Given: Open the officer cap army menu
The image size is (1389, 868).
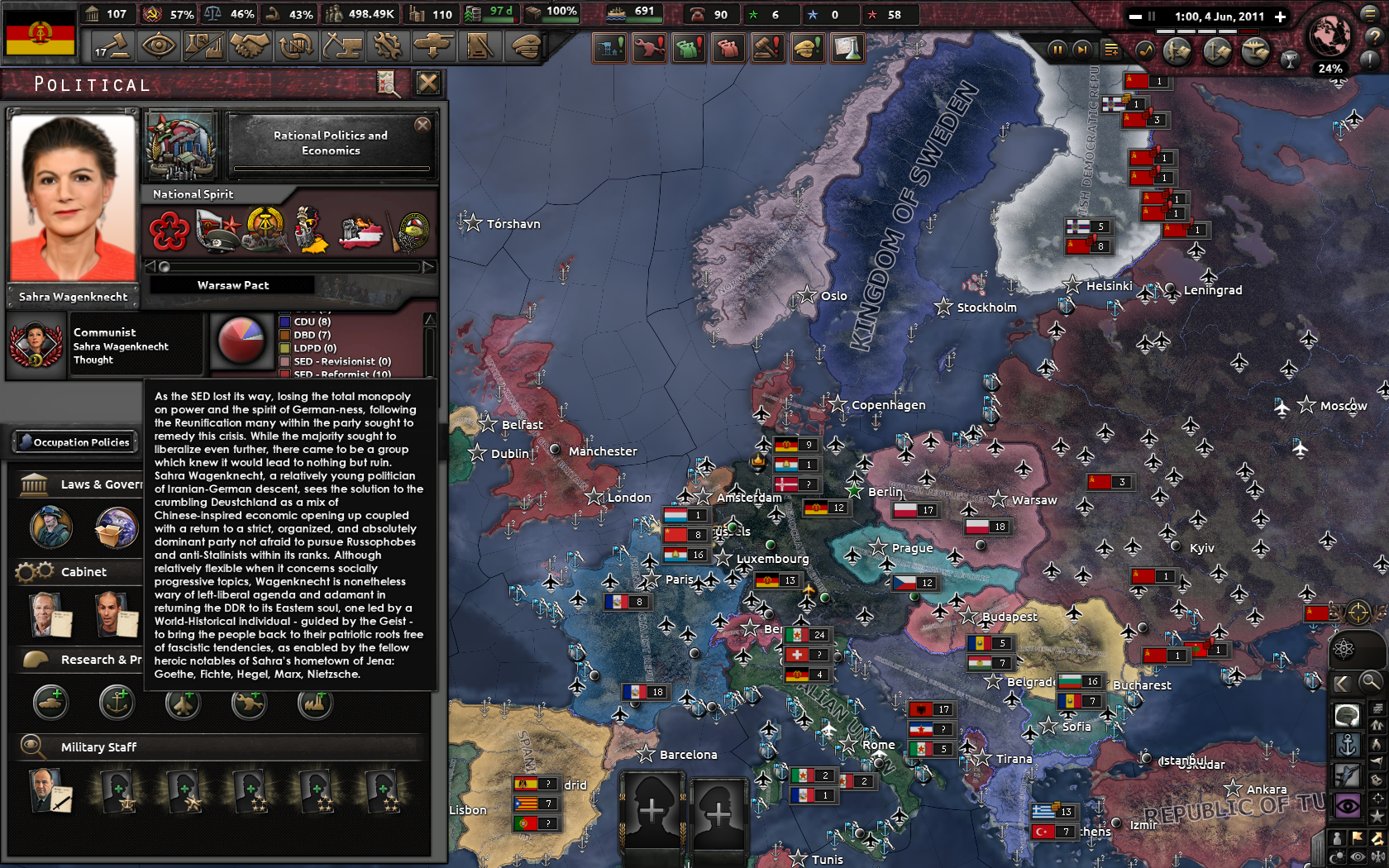Looking at the screenshot, I should click(526, 45).
